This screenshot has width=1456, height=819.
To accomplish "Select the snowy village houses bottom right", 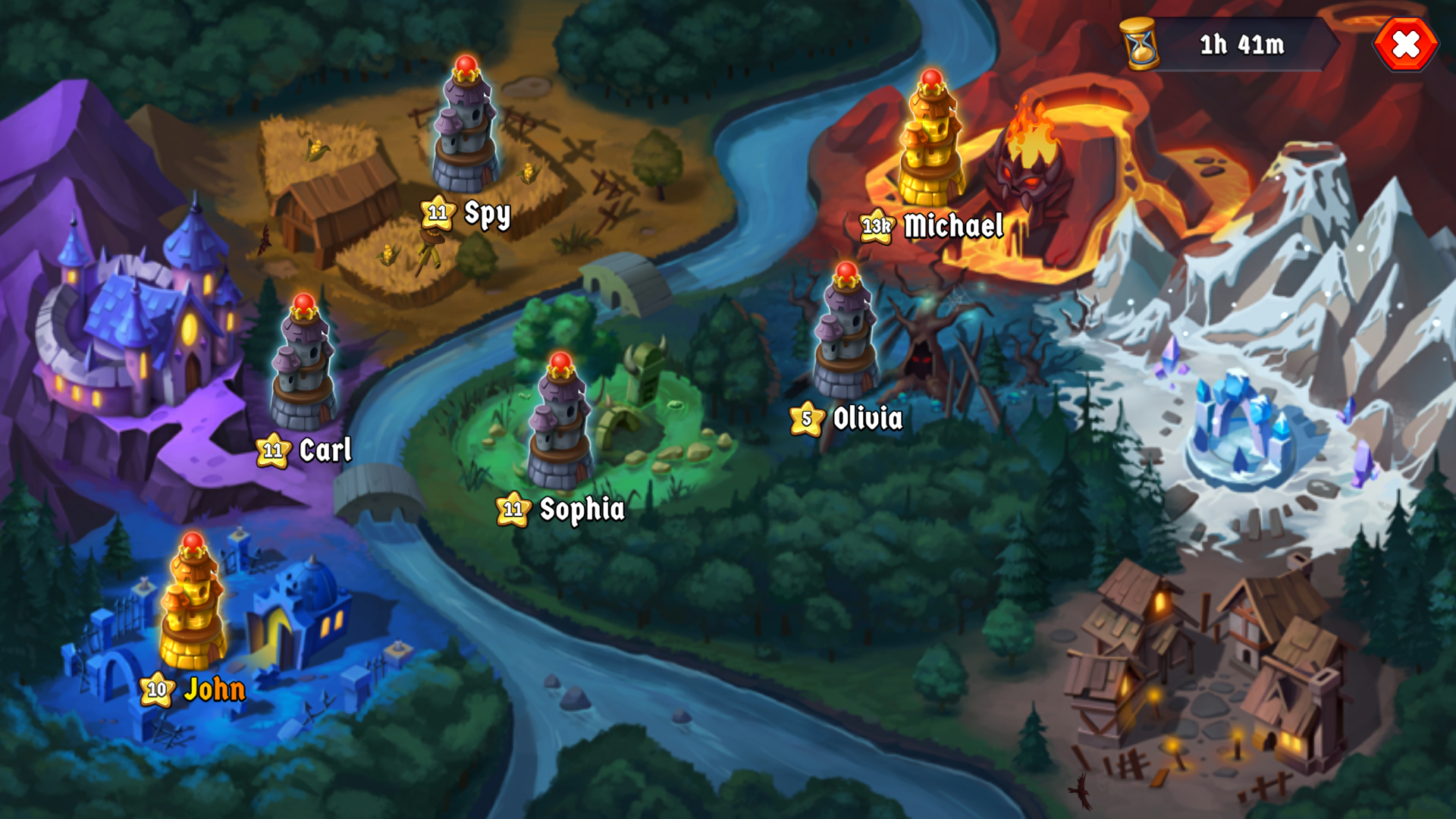I will tap(1206, 667).
